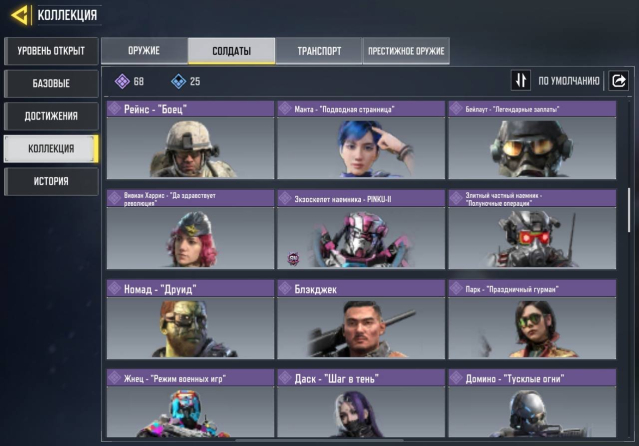Select the Рейнс "Боец" soldier card
The image size is (639, 446).
click(190, 139)
